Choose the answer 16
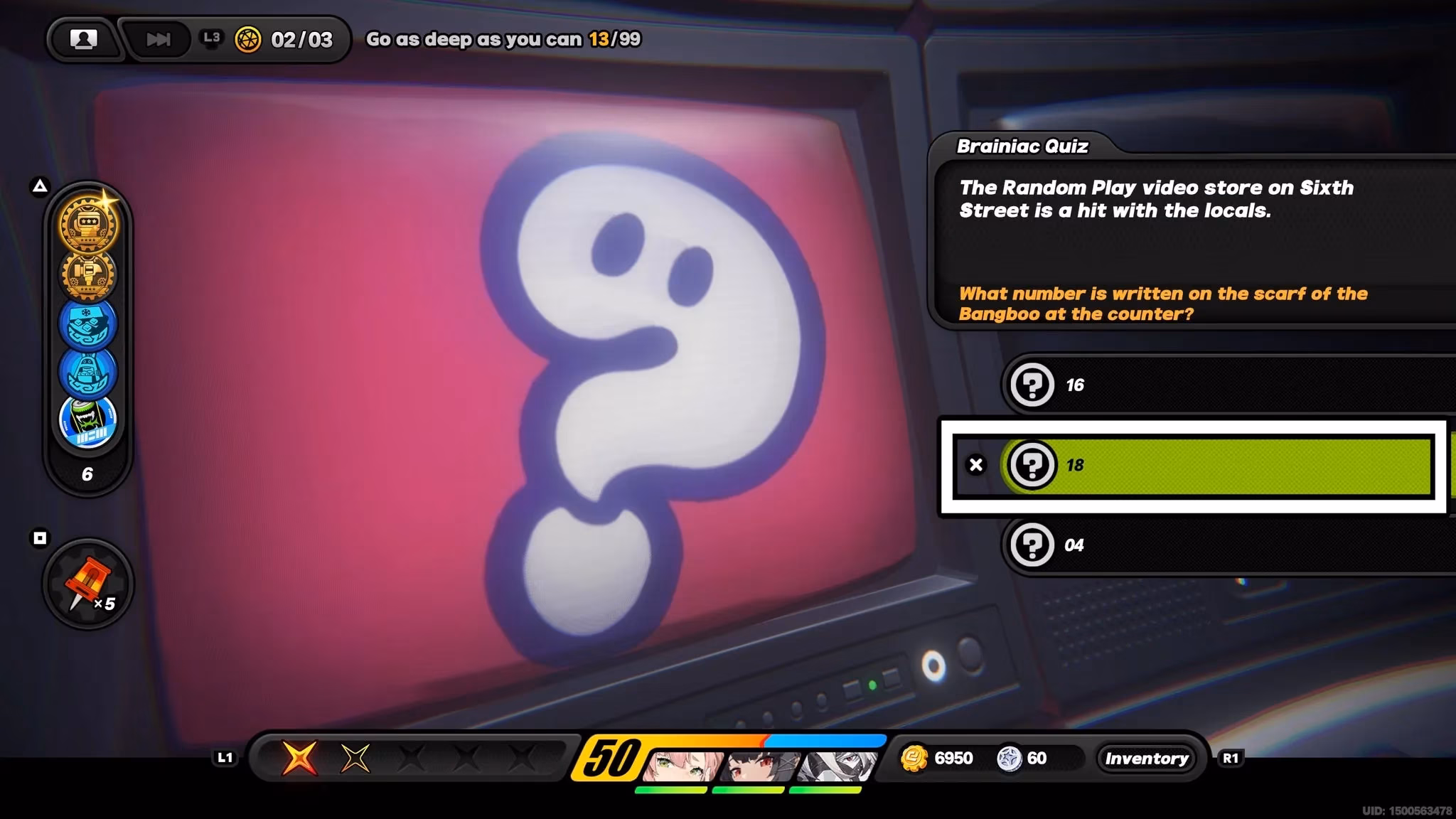The image size is (1456, 819). point(1223,385)
